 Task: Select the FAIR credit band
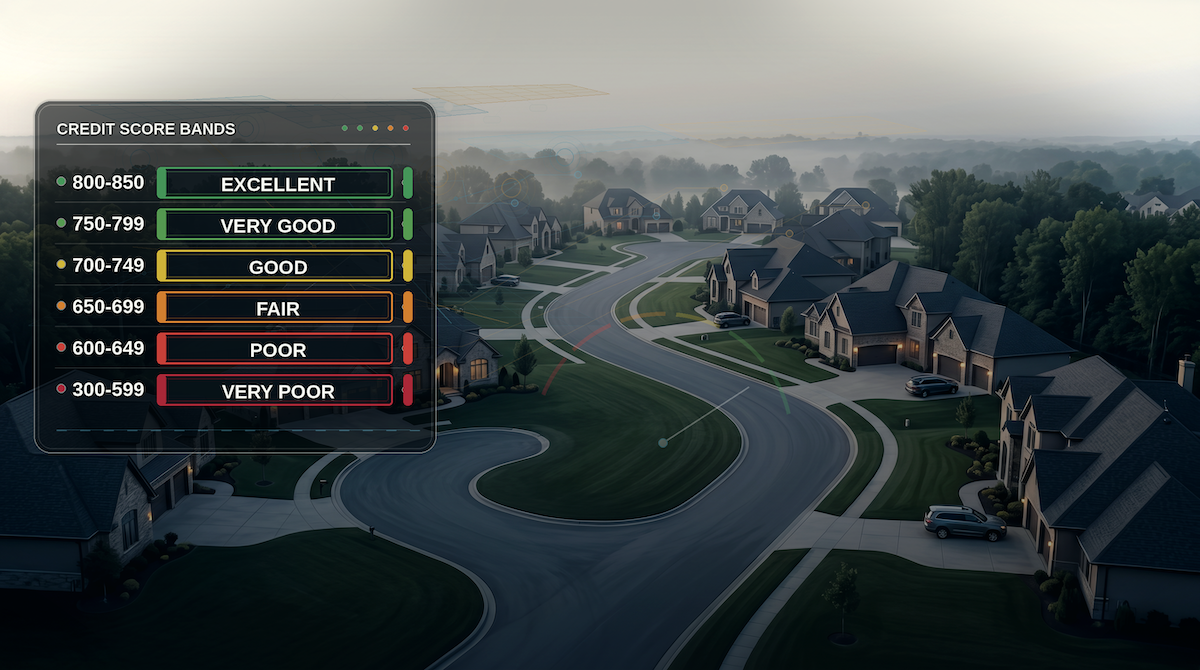[275, 308]
